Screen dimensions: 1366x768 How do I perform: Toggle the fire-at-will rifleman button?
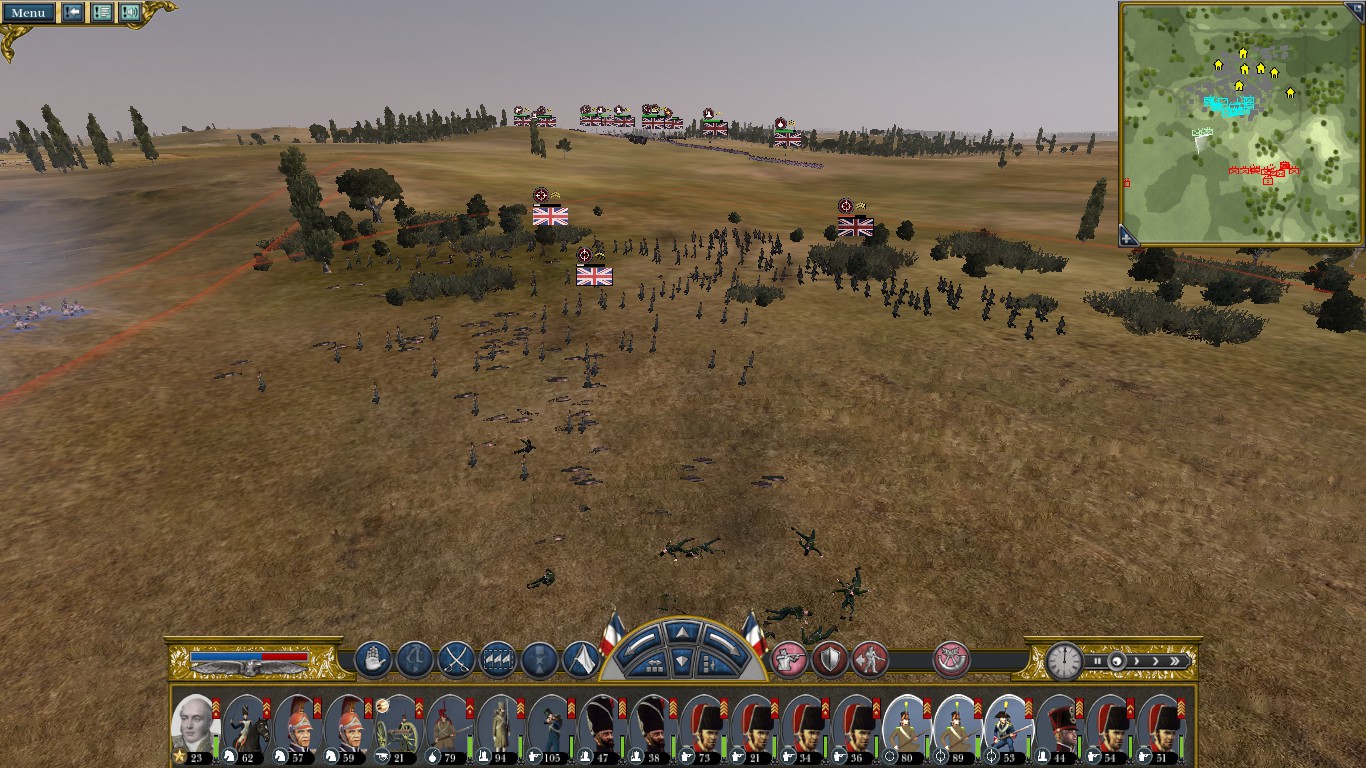coord(789,660)
